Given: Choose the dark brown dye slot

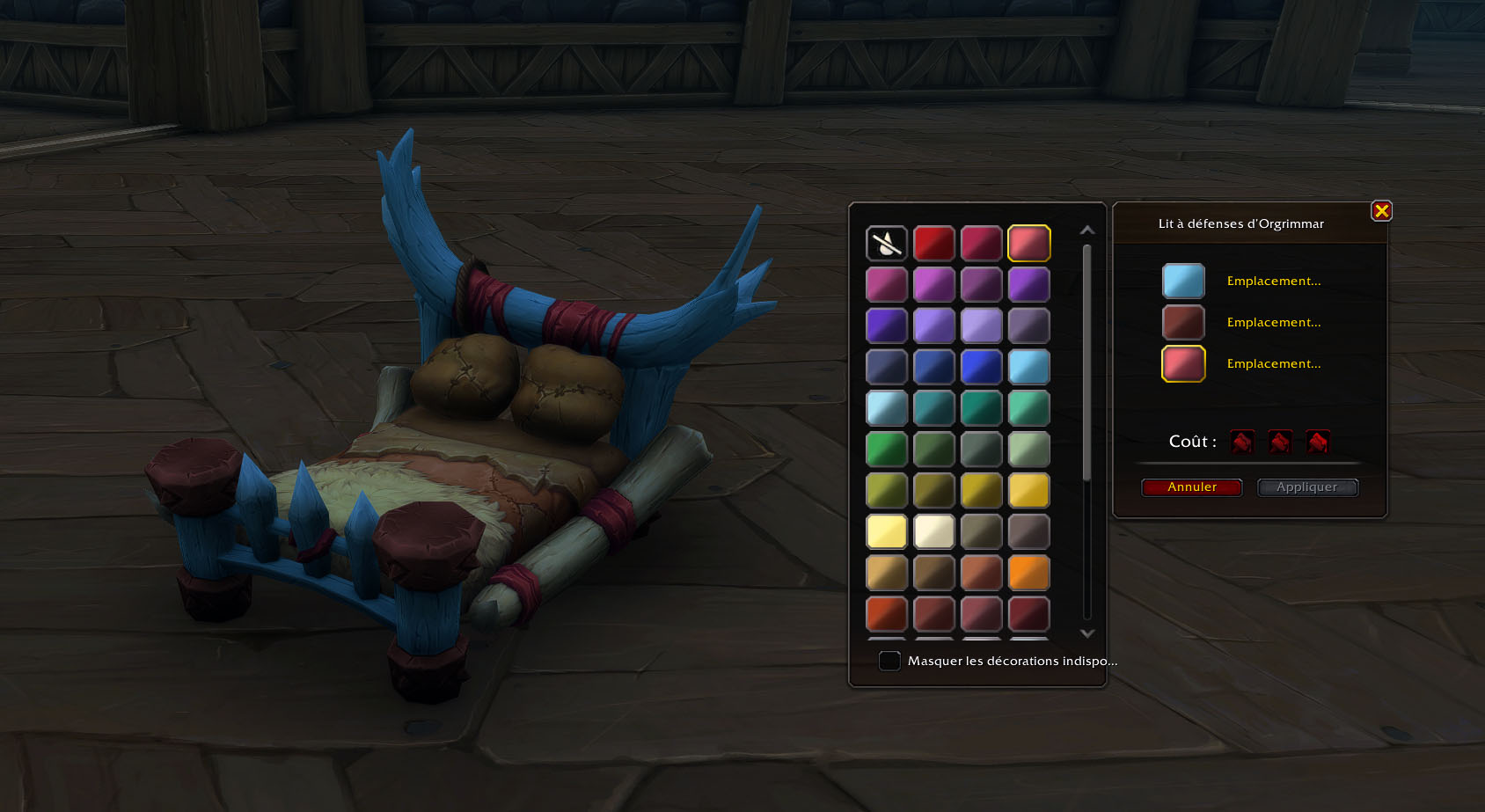Looking at the screenshot, I should [1183, 323].
